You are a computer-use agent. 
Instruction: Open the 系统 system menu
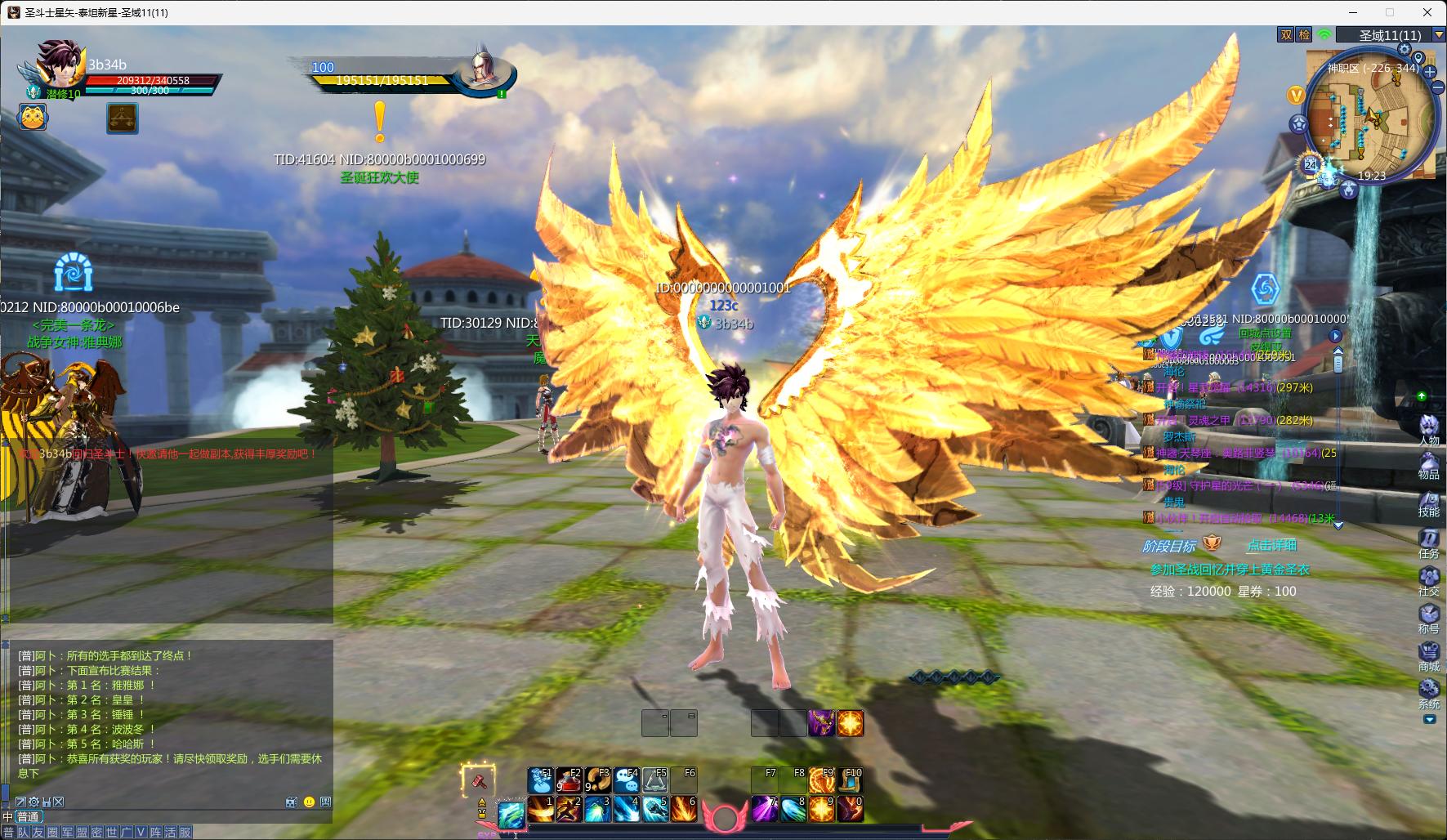(1428, 691)
